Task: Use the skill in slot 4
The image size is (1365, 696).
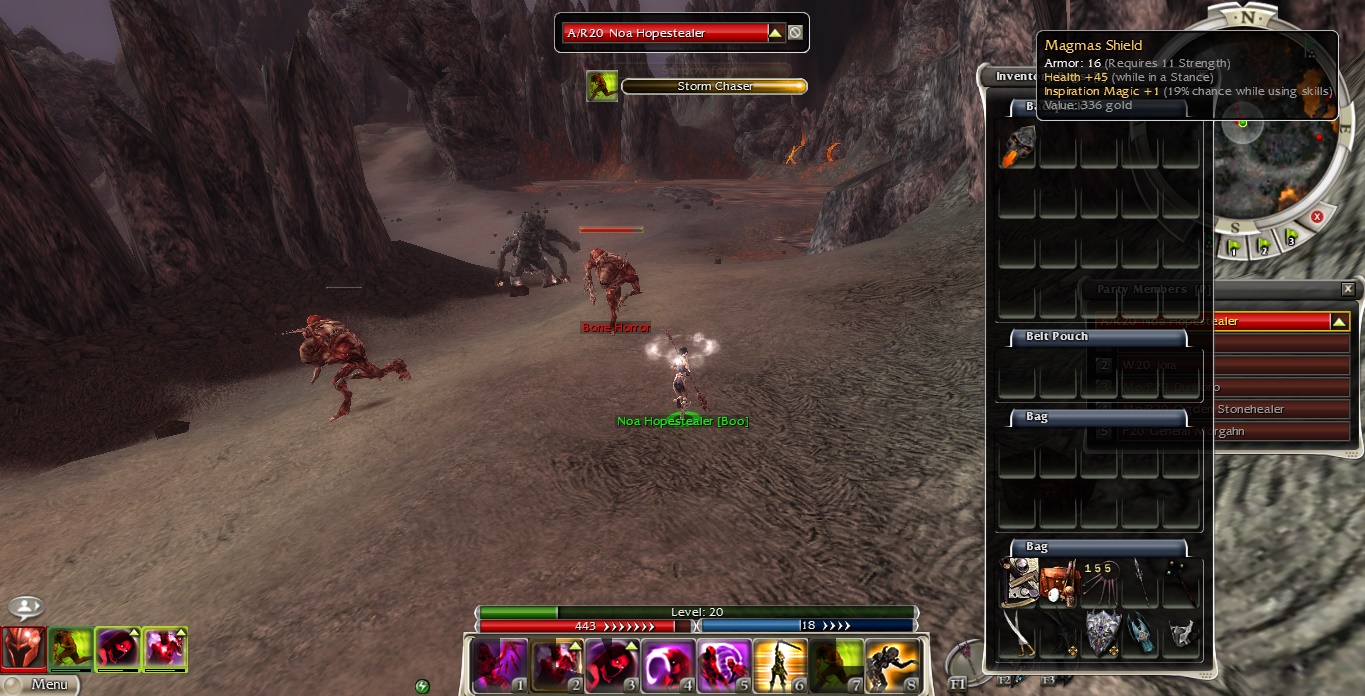Action: [x=667, y=665]
